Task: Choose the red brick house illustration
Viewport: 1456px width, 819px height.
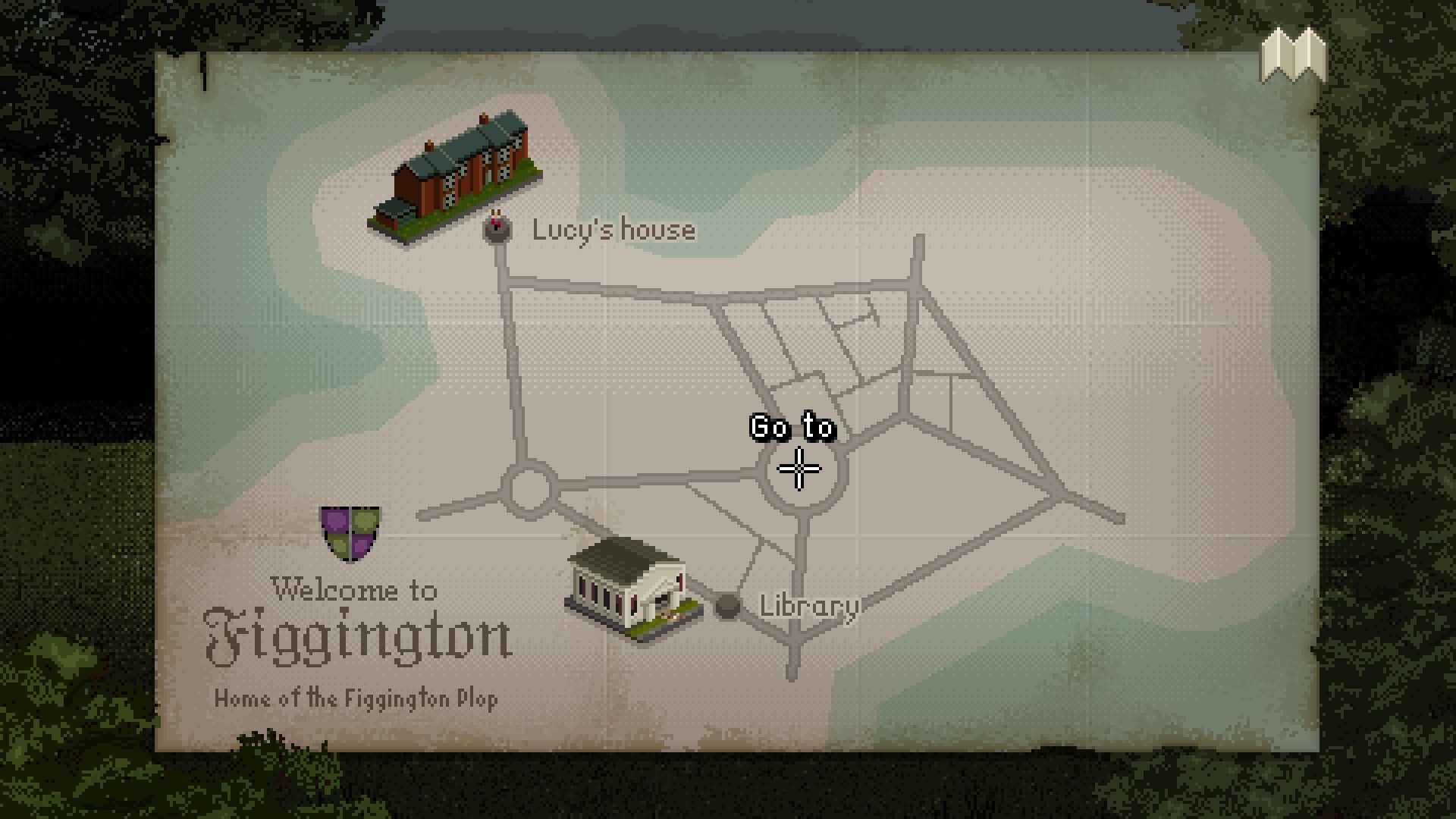Action: [457, 179]
